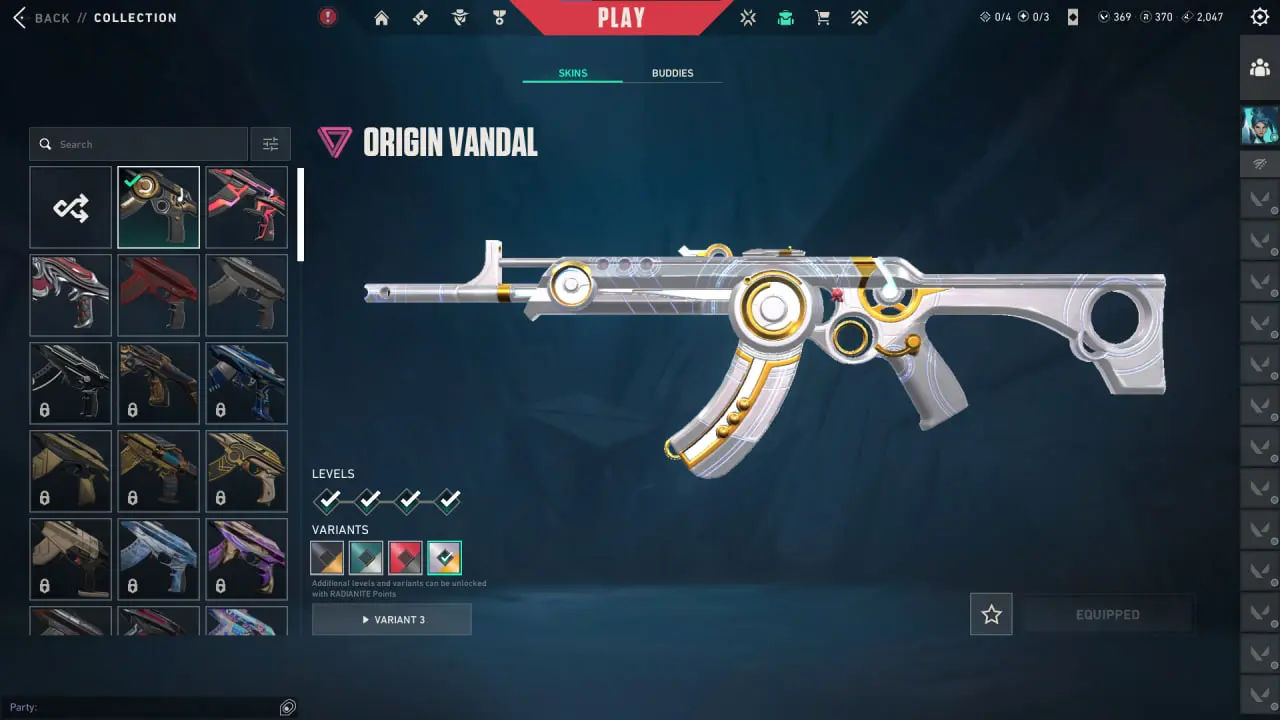Select the teal Variant 2 swatch
This screenshot has width=1280, height=720.
tap(366, 557)
